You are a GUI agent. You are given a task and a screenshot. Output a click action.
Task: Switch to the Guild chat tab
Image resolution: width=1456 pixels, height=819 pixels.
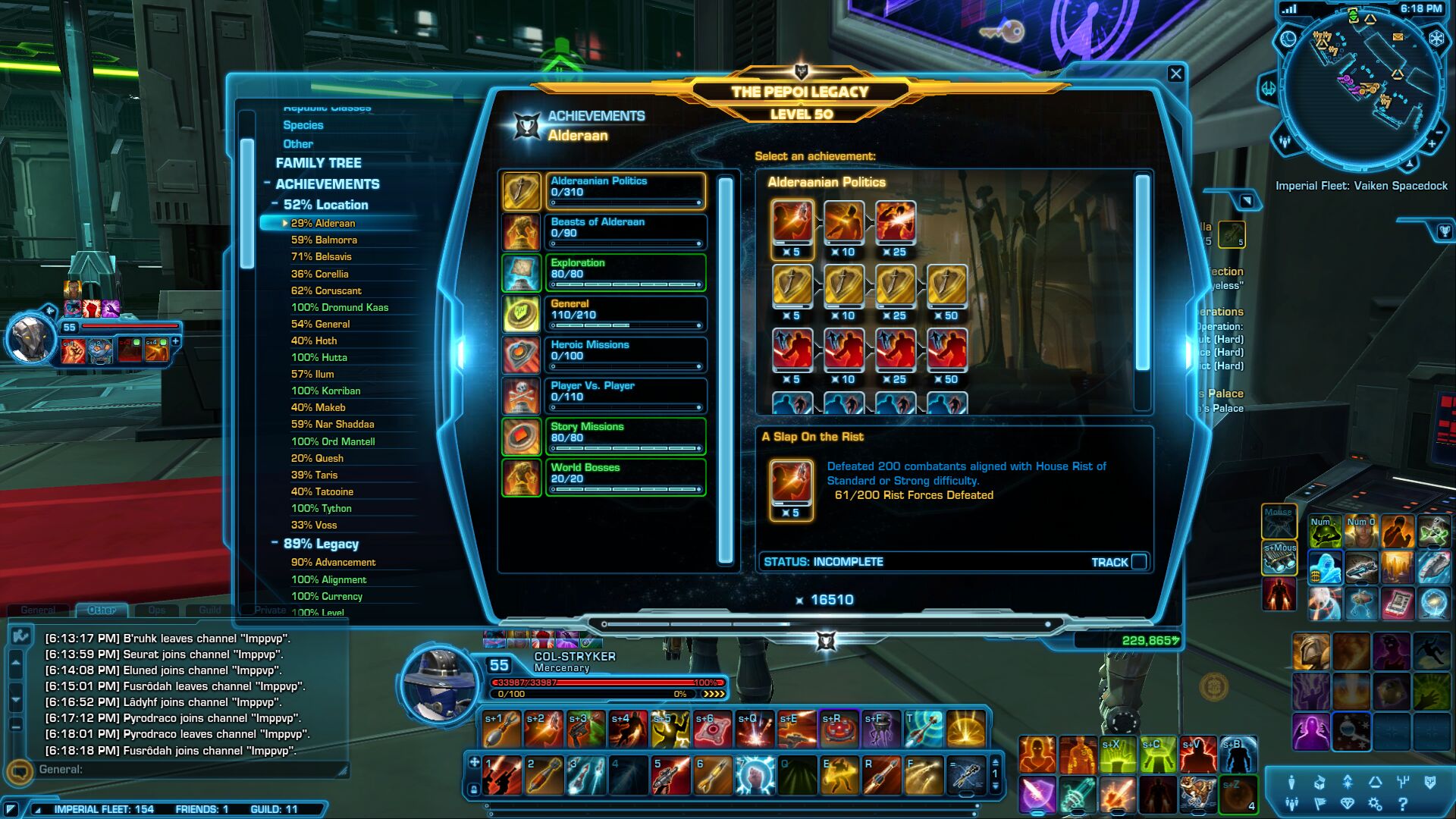tap(210, 610)
